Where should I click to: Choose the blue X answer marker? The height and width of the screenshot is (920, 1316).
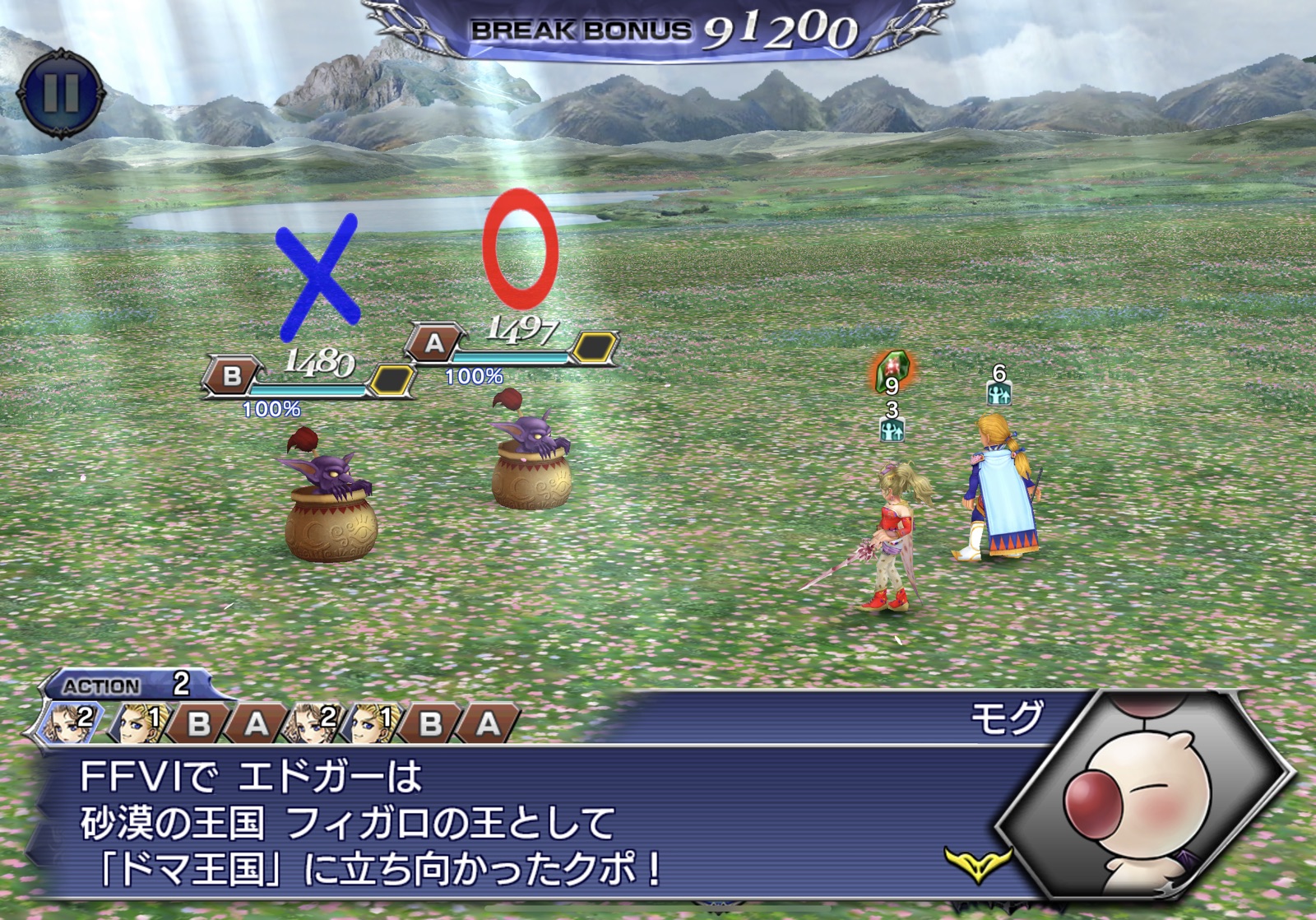click(x=318, y=276)
